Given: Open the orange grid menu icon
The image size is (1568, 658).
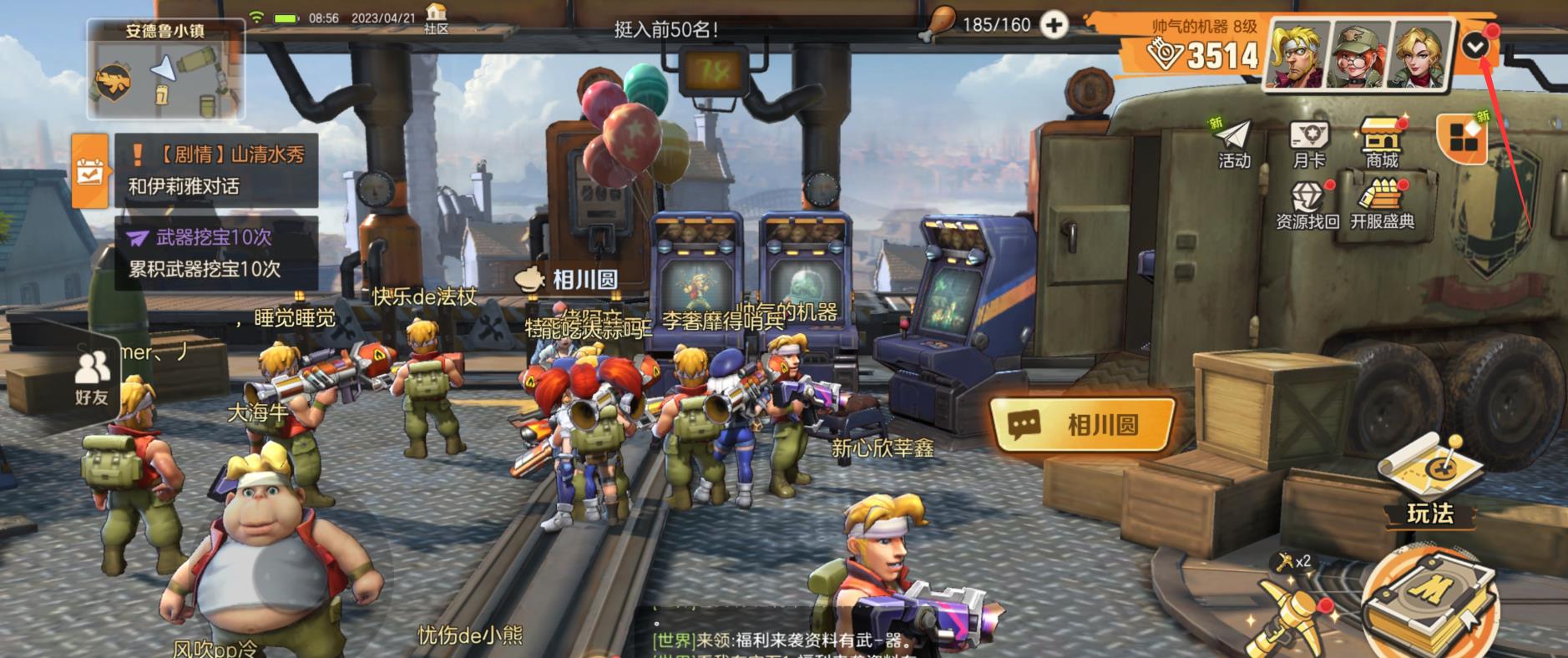Looking at the screenshot, I should tap(1462, 138).
